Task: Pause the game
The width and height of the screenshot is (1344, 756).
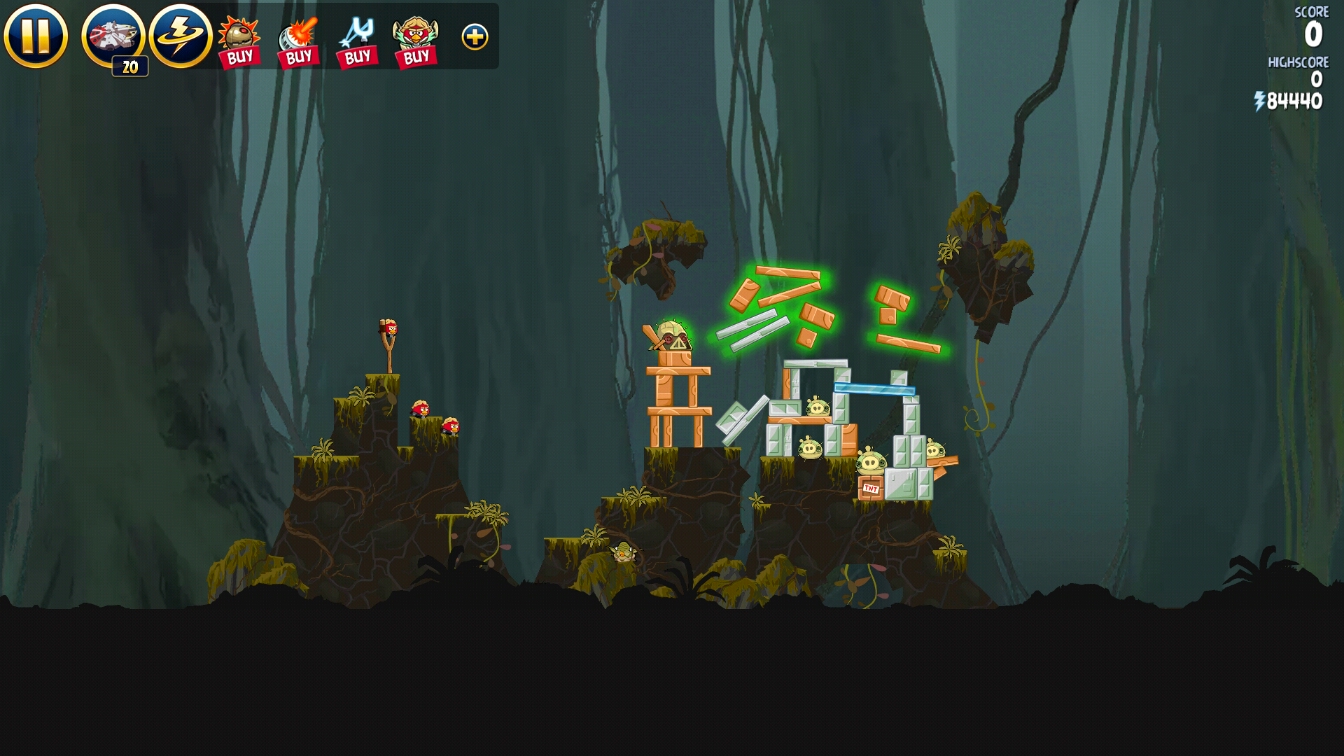Action: 36,36
